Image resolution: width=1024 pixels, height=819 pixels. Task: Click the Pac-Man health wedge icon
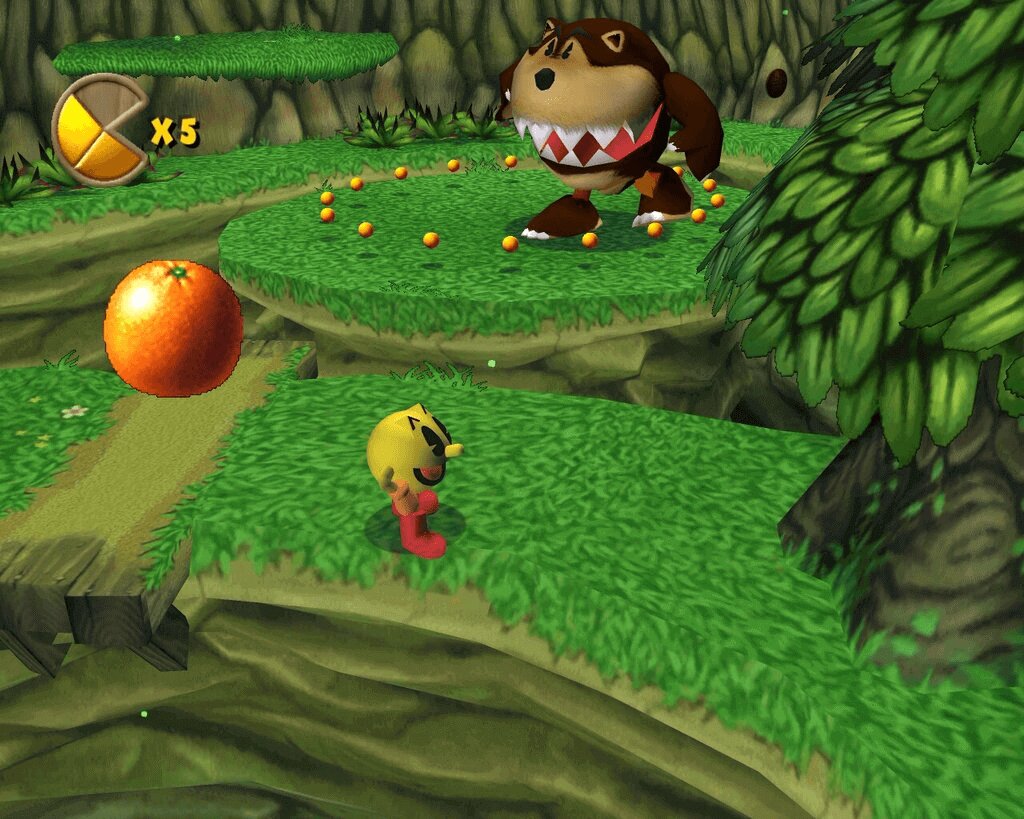click(99, 130)
